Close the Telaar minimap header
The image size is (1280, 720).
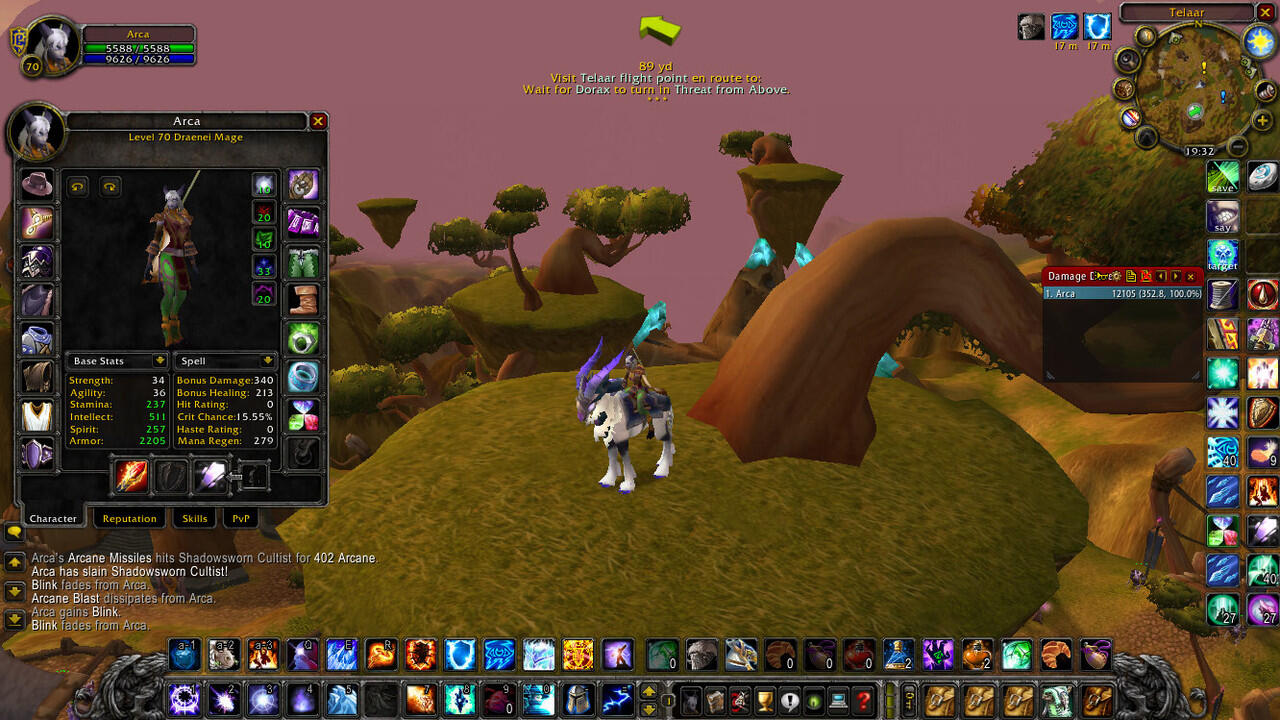(1265, 12)
